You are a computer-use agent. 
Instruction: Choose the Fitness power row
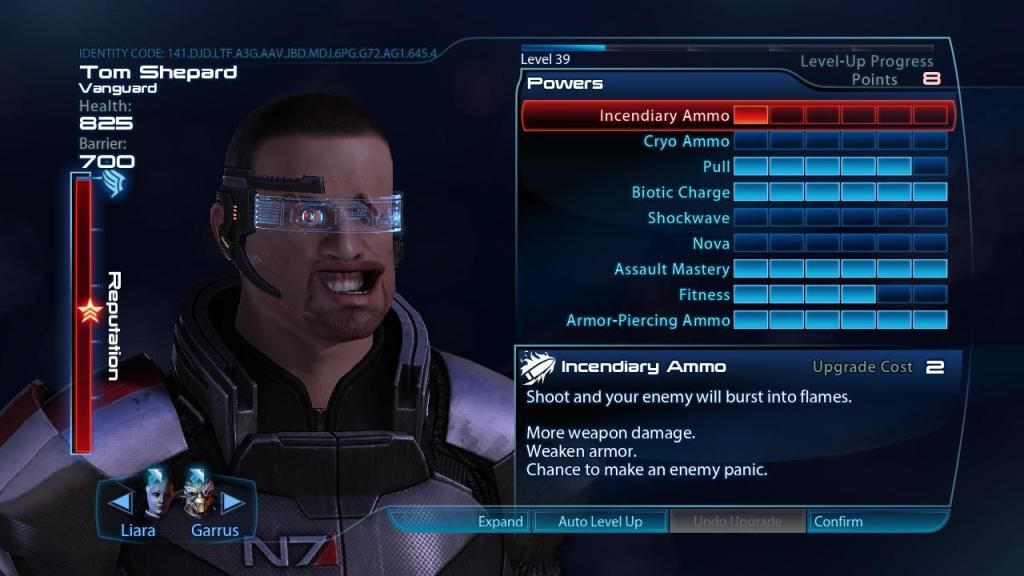point(704,295)
